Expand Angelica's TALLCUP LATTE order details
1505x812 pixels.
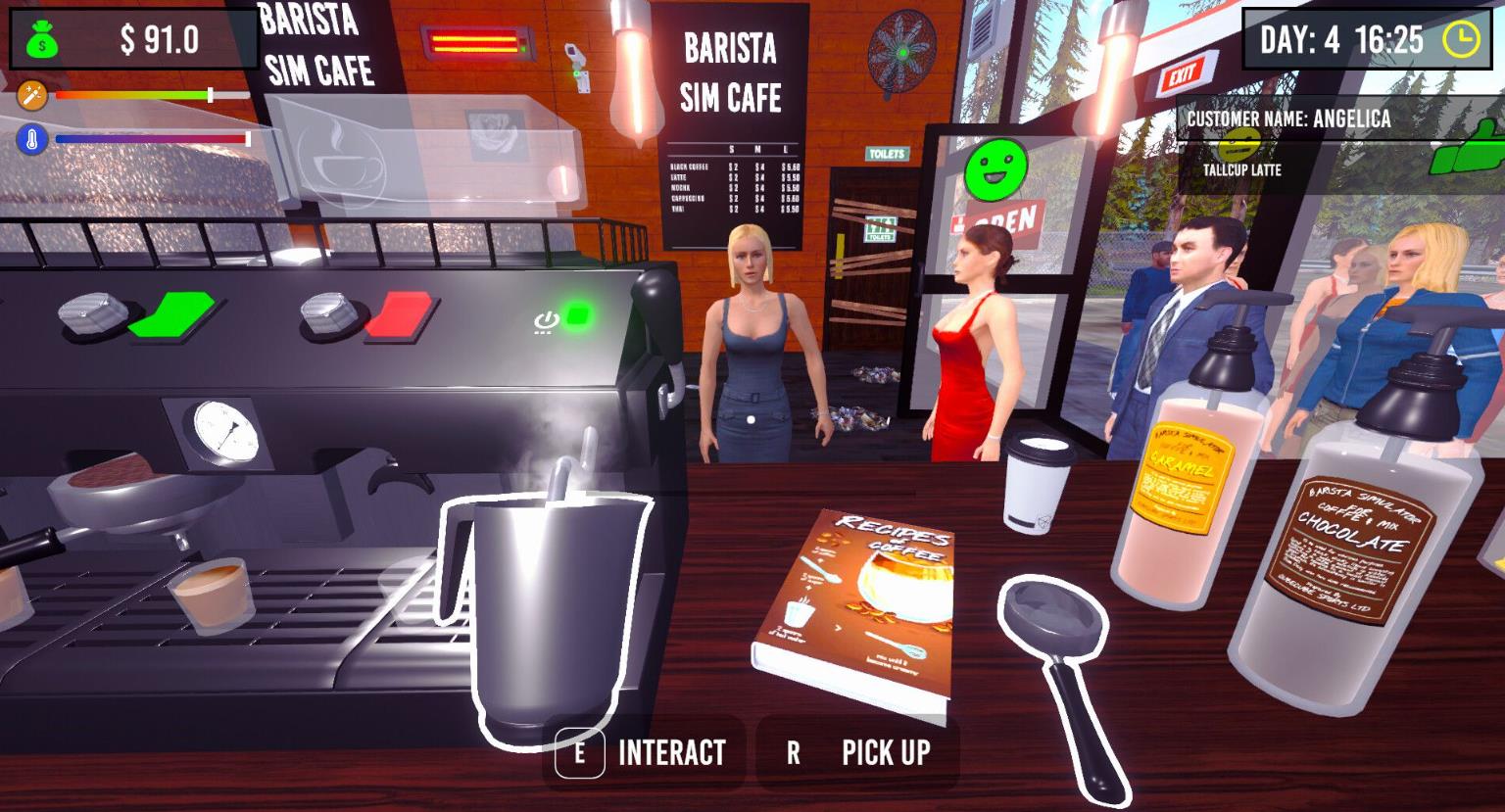coord(1242,167)
